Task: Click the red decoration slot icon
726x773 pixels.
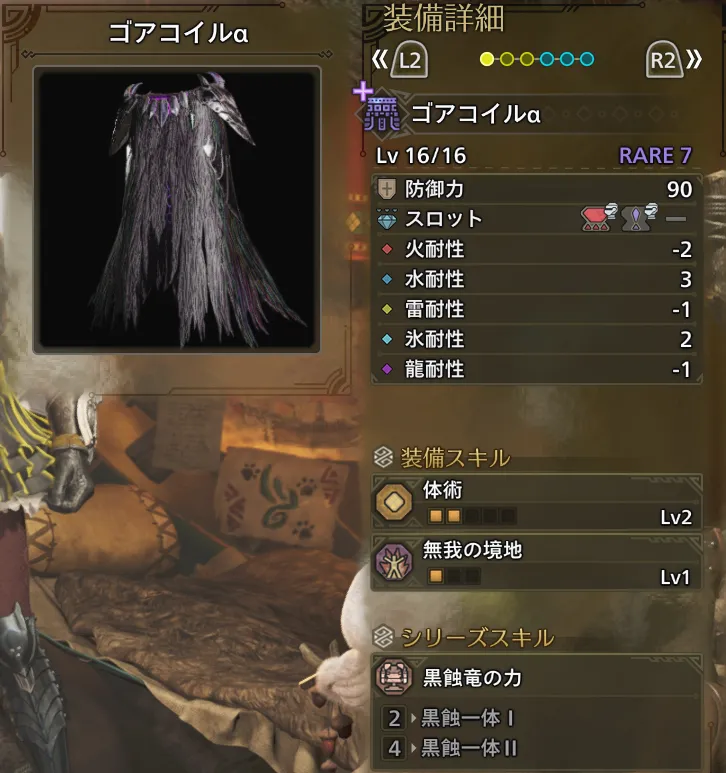Action: click(599, 218)
